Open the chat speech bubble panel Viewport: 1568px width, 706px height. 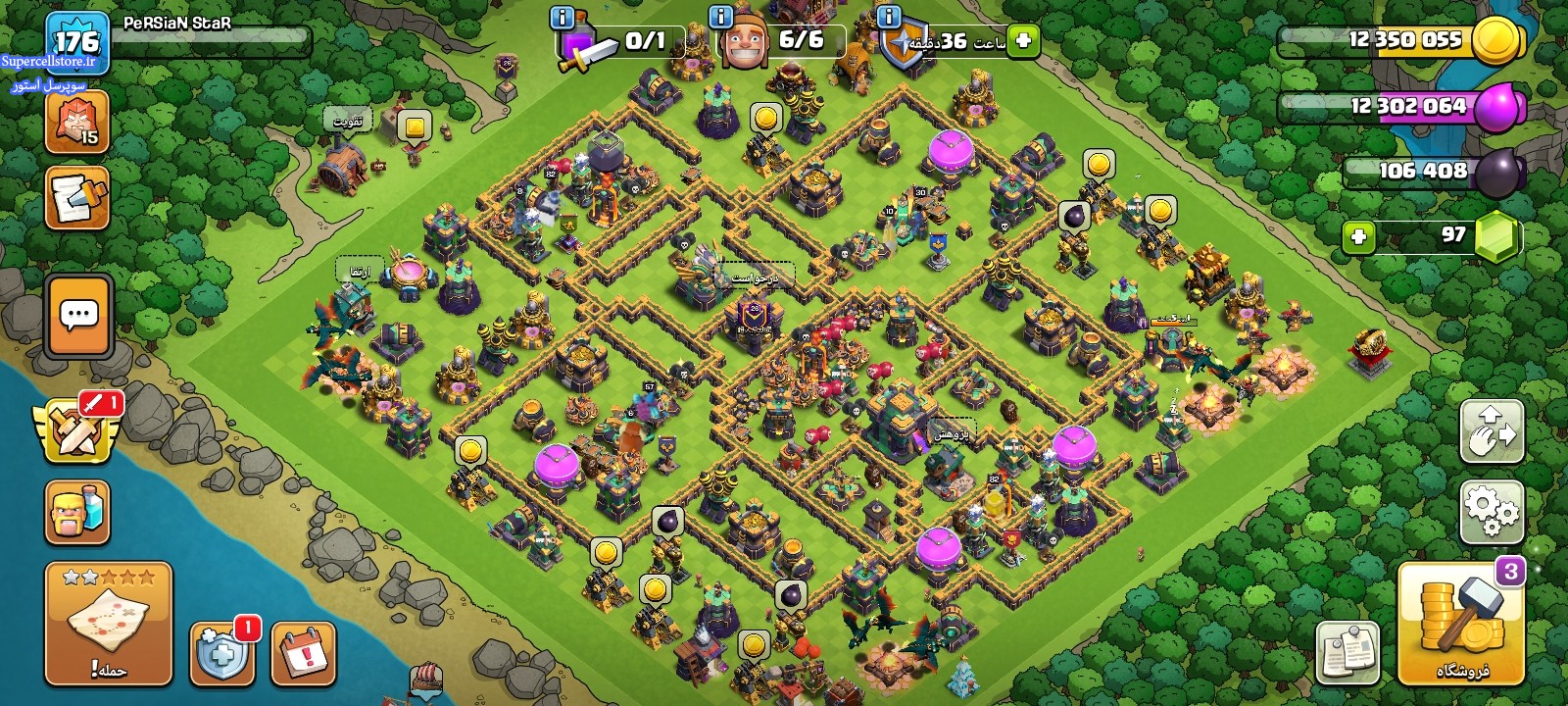78,317
